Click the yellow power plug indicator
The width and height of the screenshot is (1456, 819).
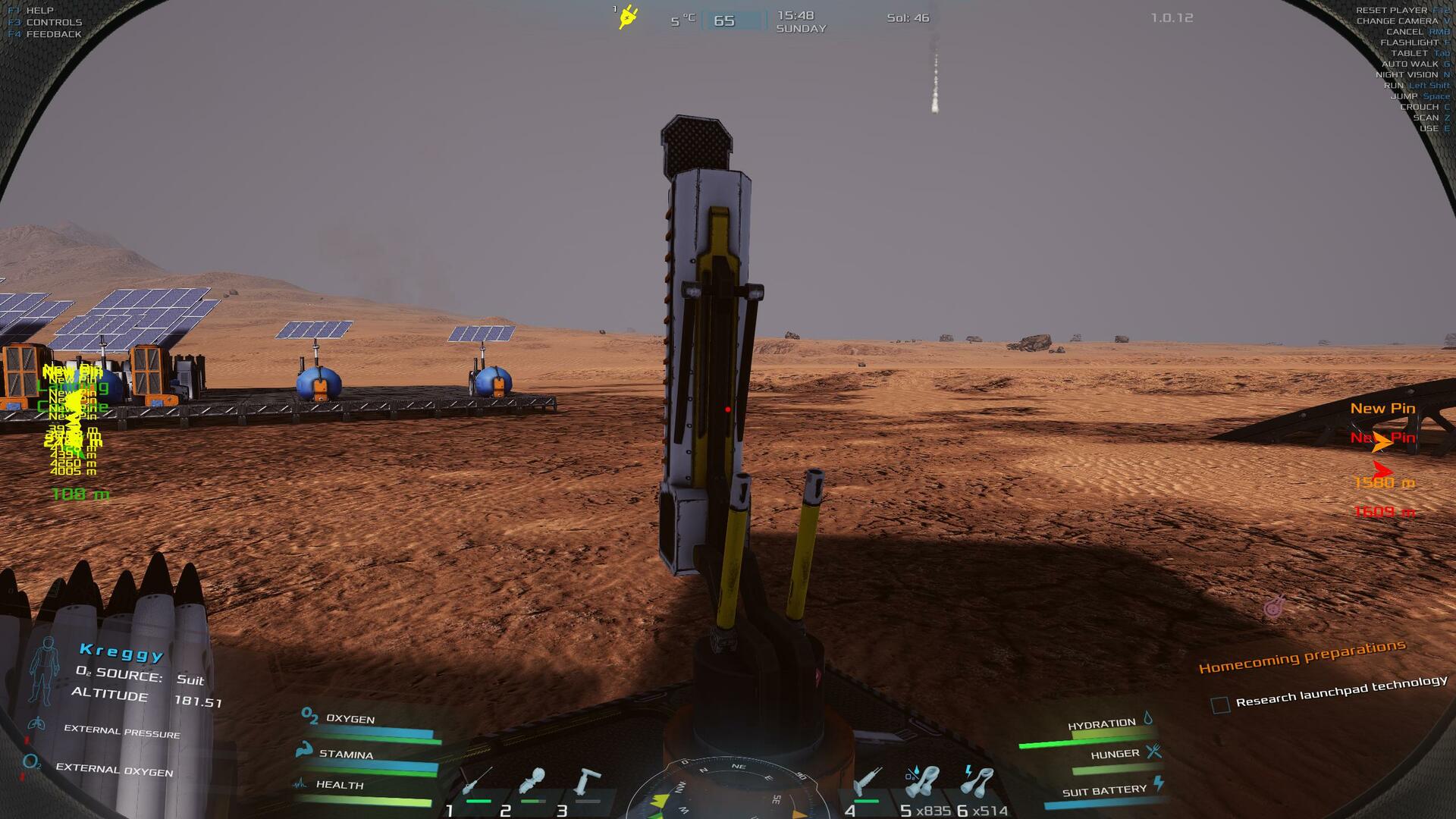point(628,17)
